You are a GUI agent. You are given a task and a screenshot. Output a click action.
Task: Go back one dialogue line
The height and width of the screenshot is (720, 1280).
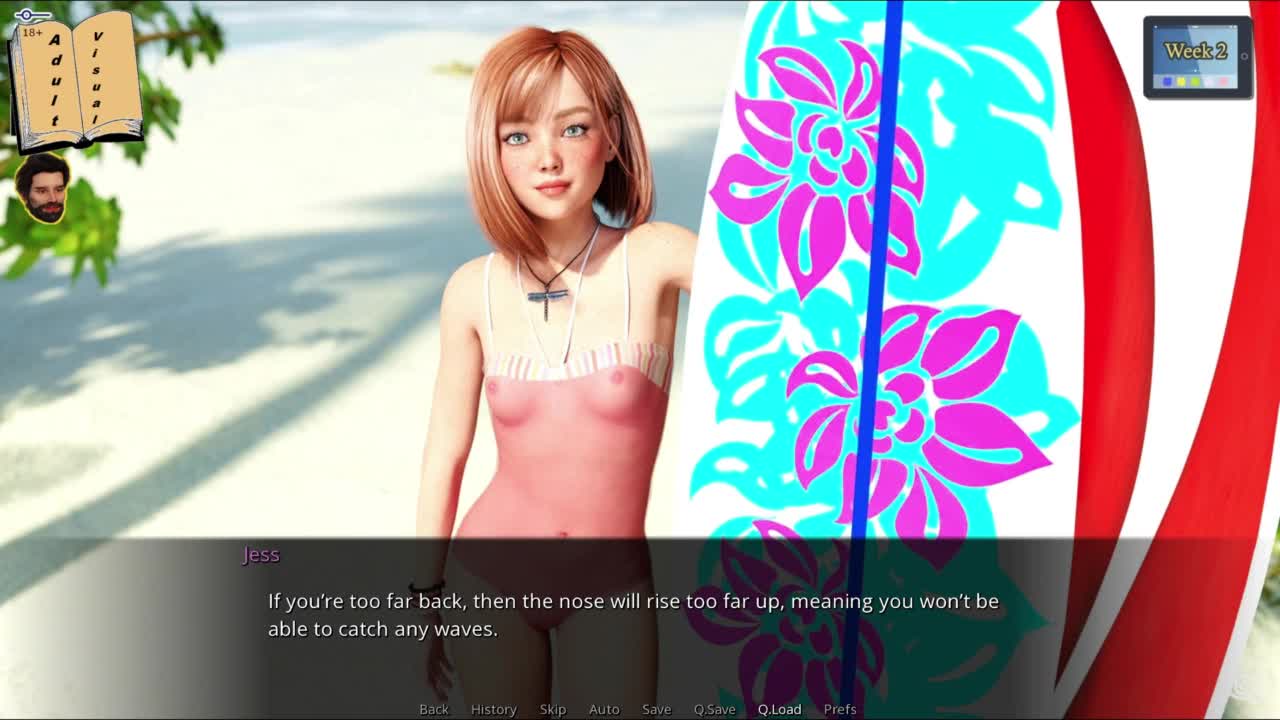434,709
